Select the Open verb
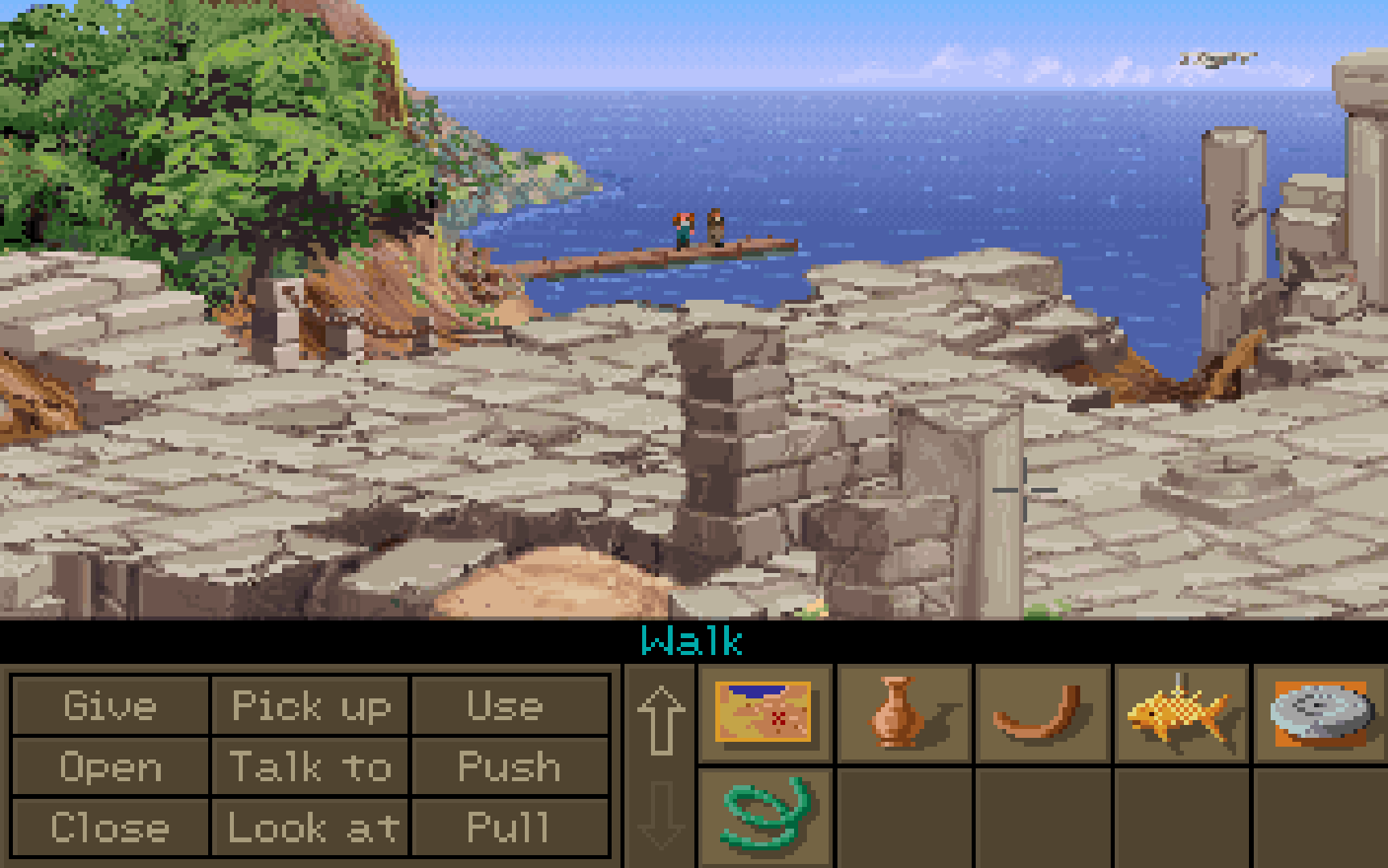 click(x=110, y=767)
